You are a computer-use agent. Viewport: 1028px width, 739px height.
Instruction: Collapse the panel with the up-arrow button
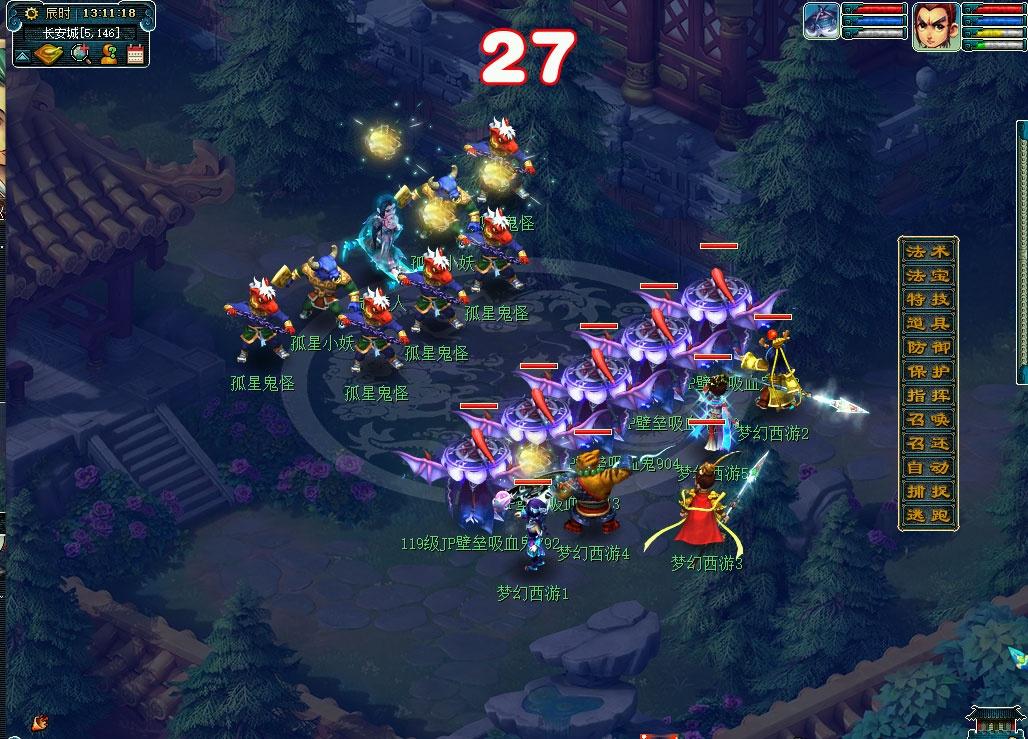tap(22, 56)
